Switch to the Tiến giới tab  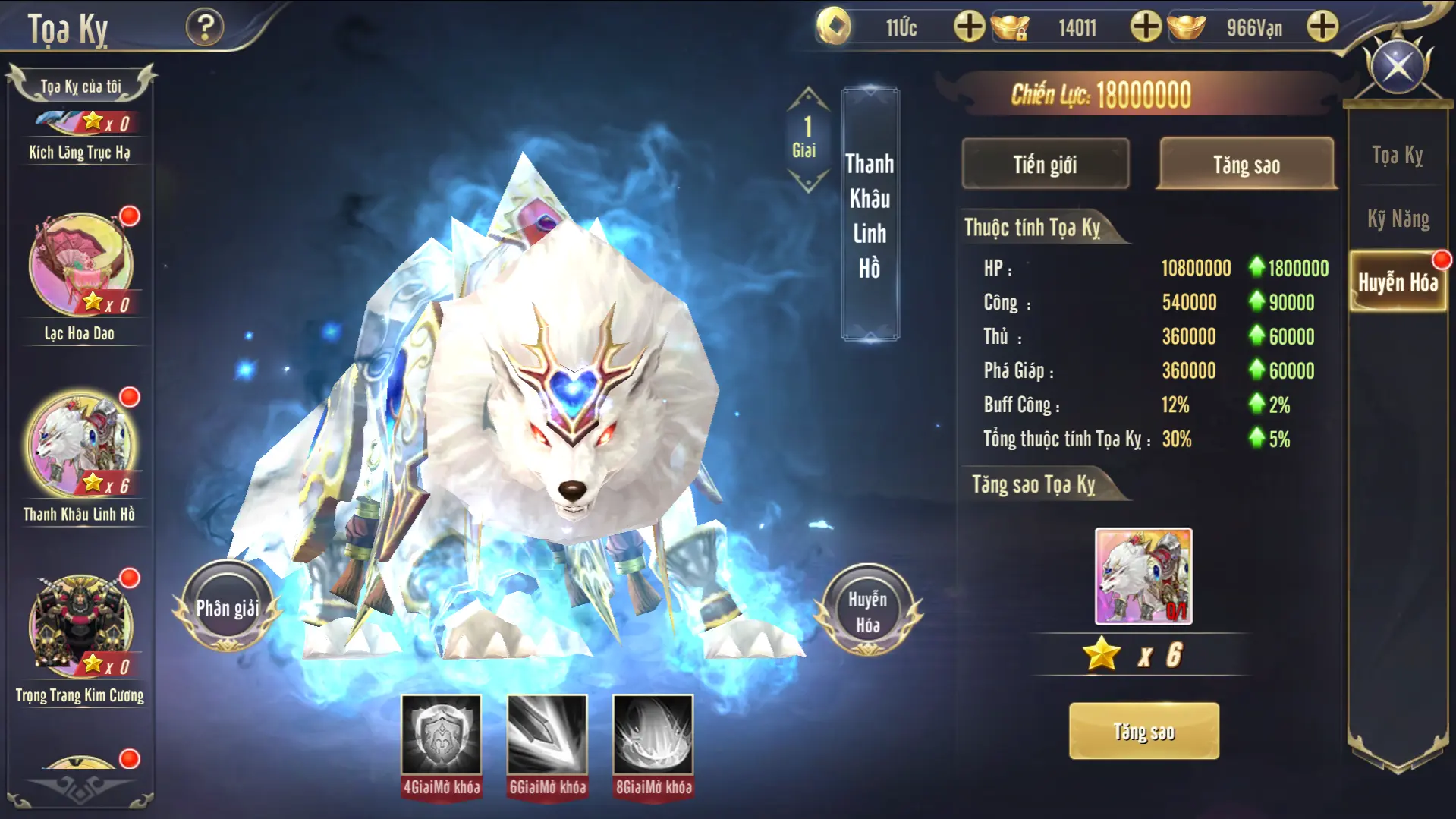1045,164
